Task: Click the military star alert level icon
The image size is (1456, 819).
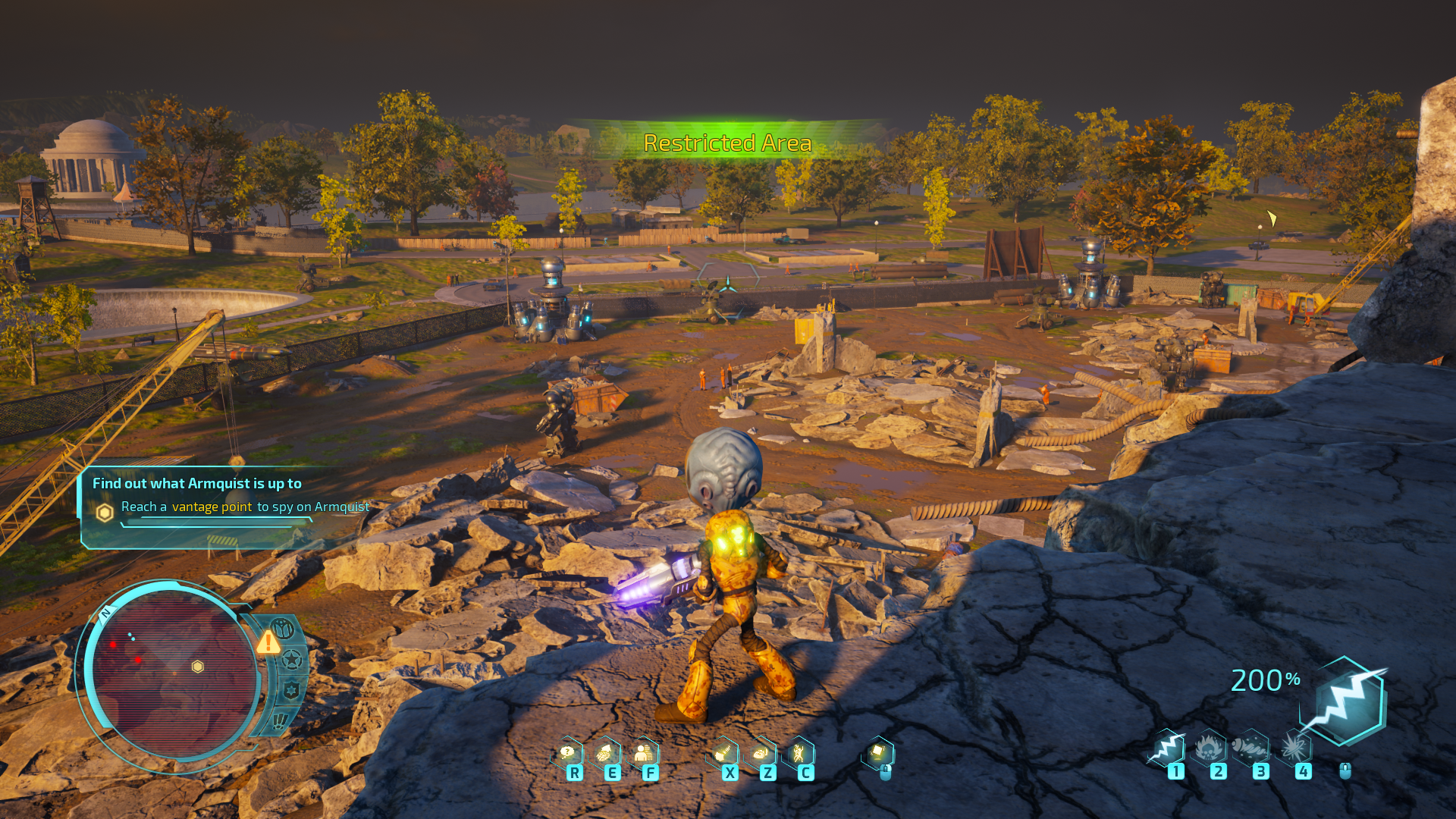Action: [292, 660]
